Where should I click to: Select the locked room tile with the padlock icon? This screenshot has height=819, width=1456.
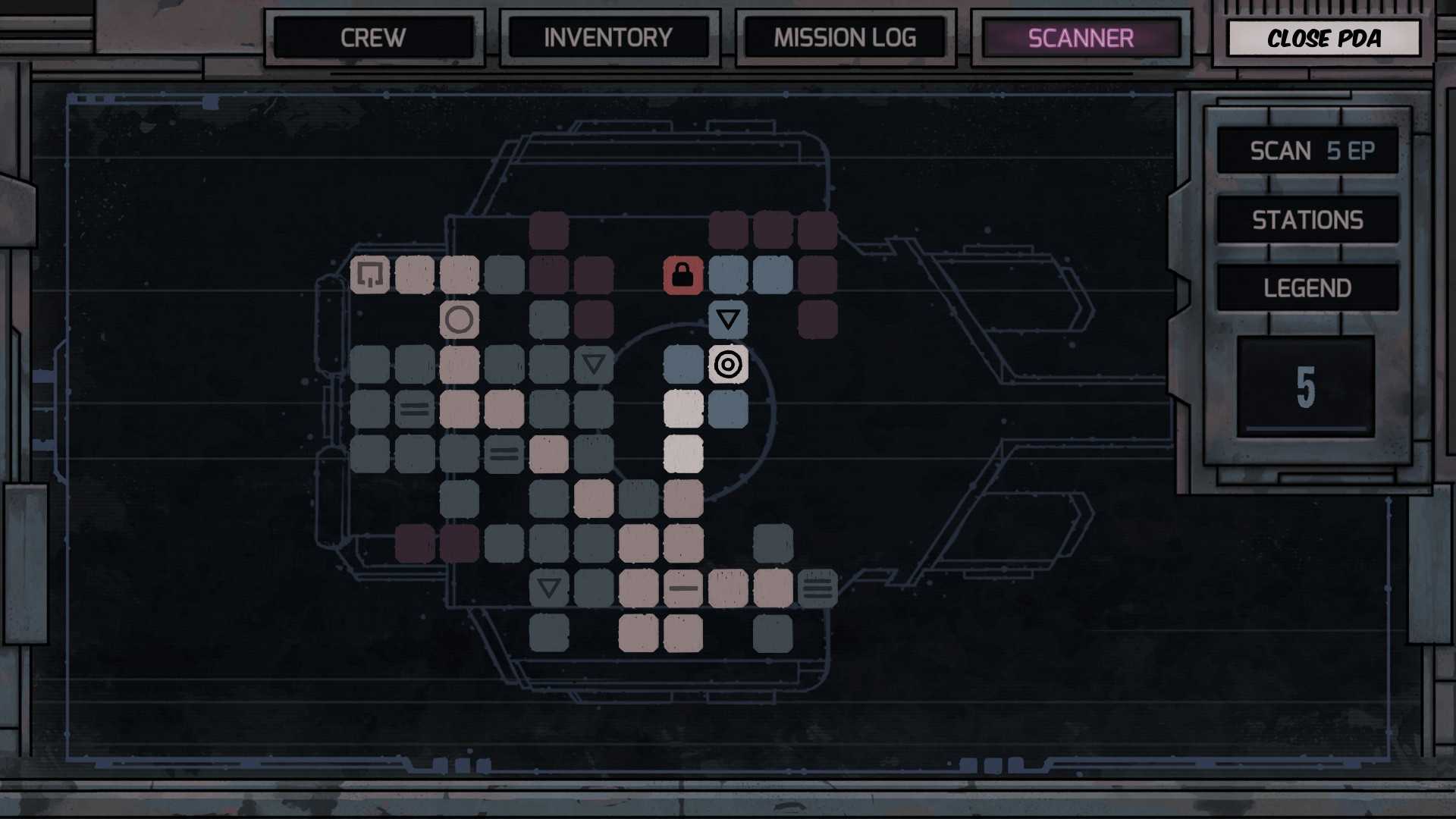click(682, 275)
